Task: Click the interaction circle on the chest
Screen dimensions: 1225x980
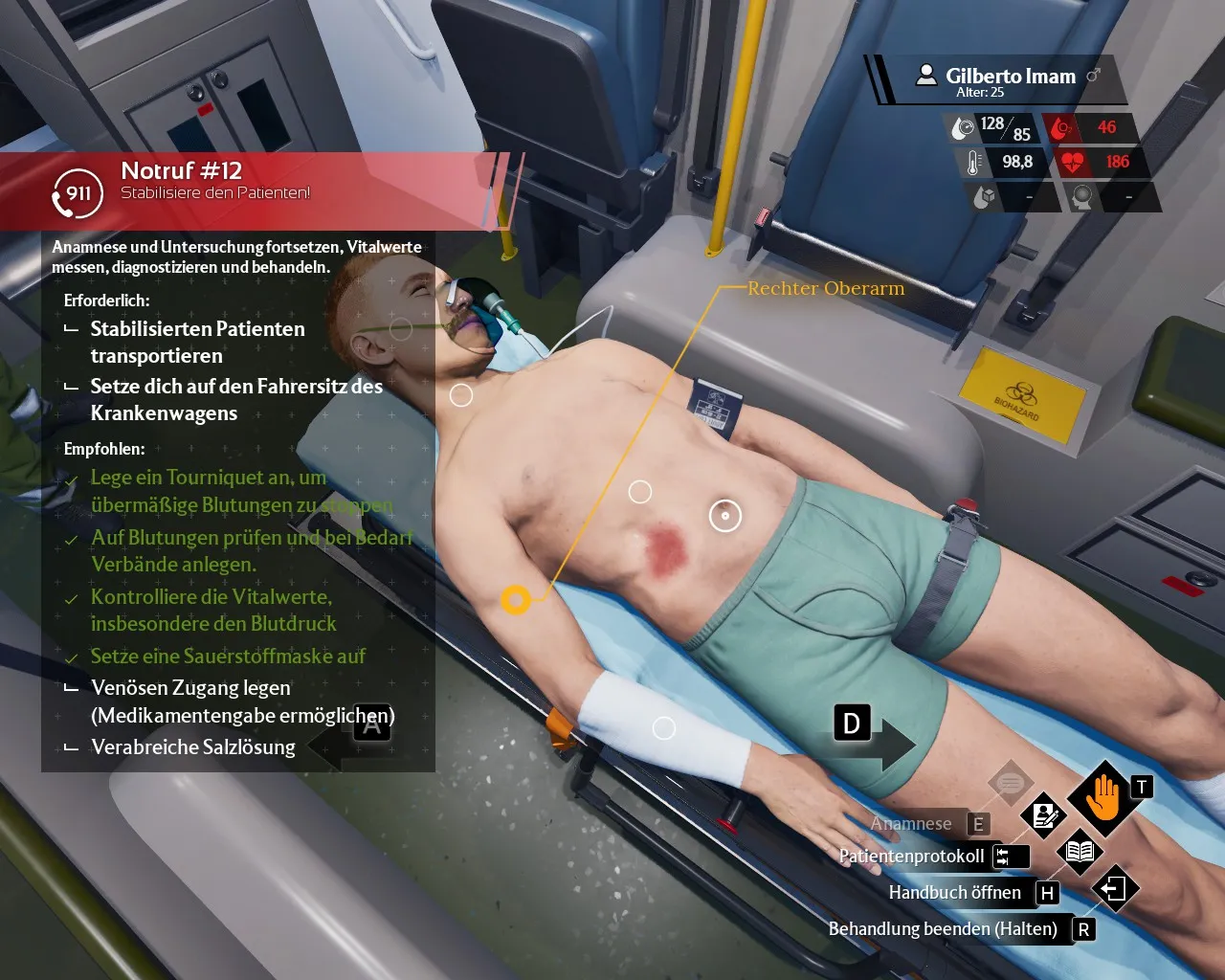Action: click(640, 492)
